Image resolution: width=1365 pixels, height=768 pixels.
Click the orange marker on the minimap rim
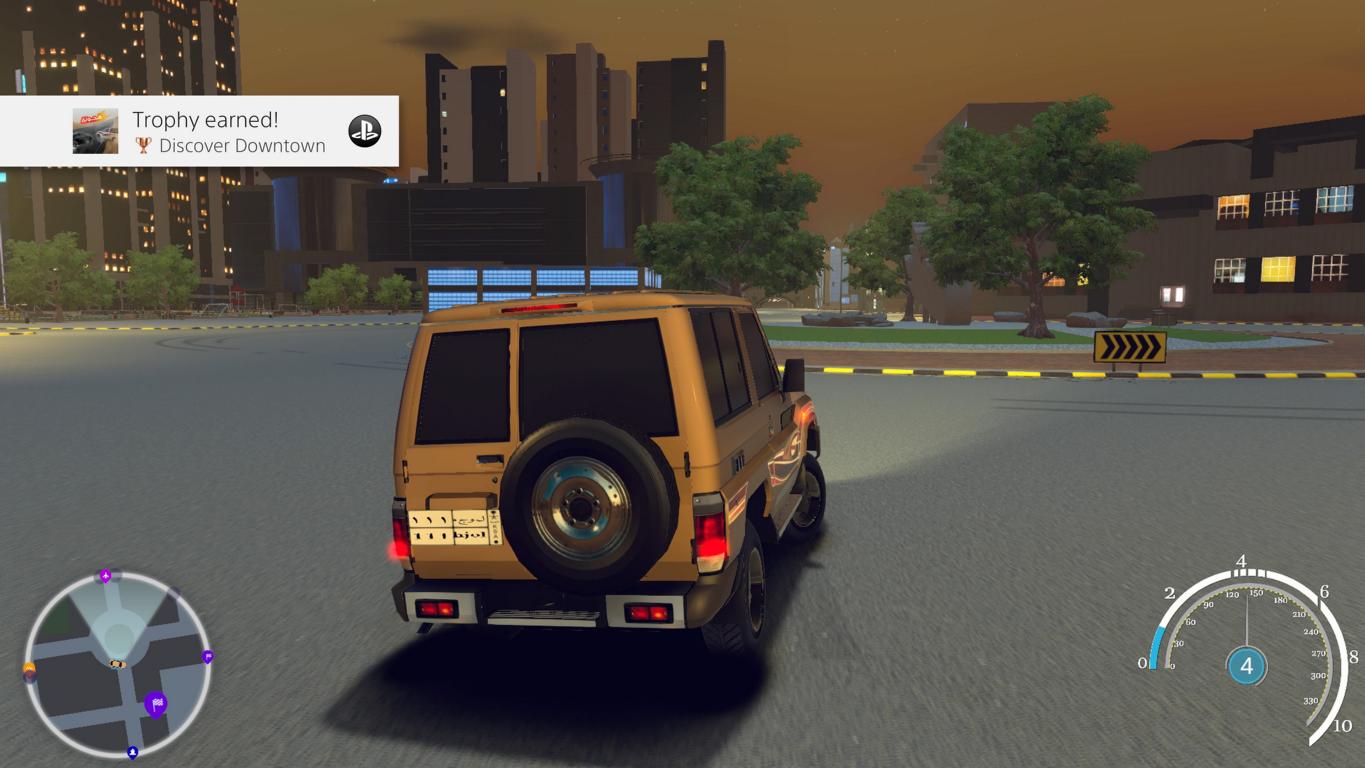coord(30,668)
